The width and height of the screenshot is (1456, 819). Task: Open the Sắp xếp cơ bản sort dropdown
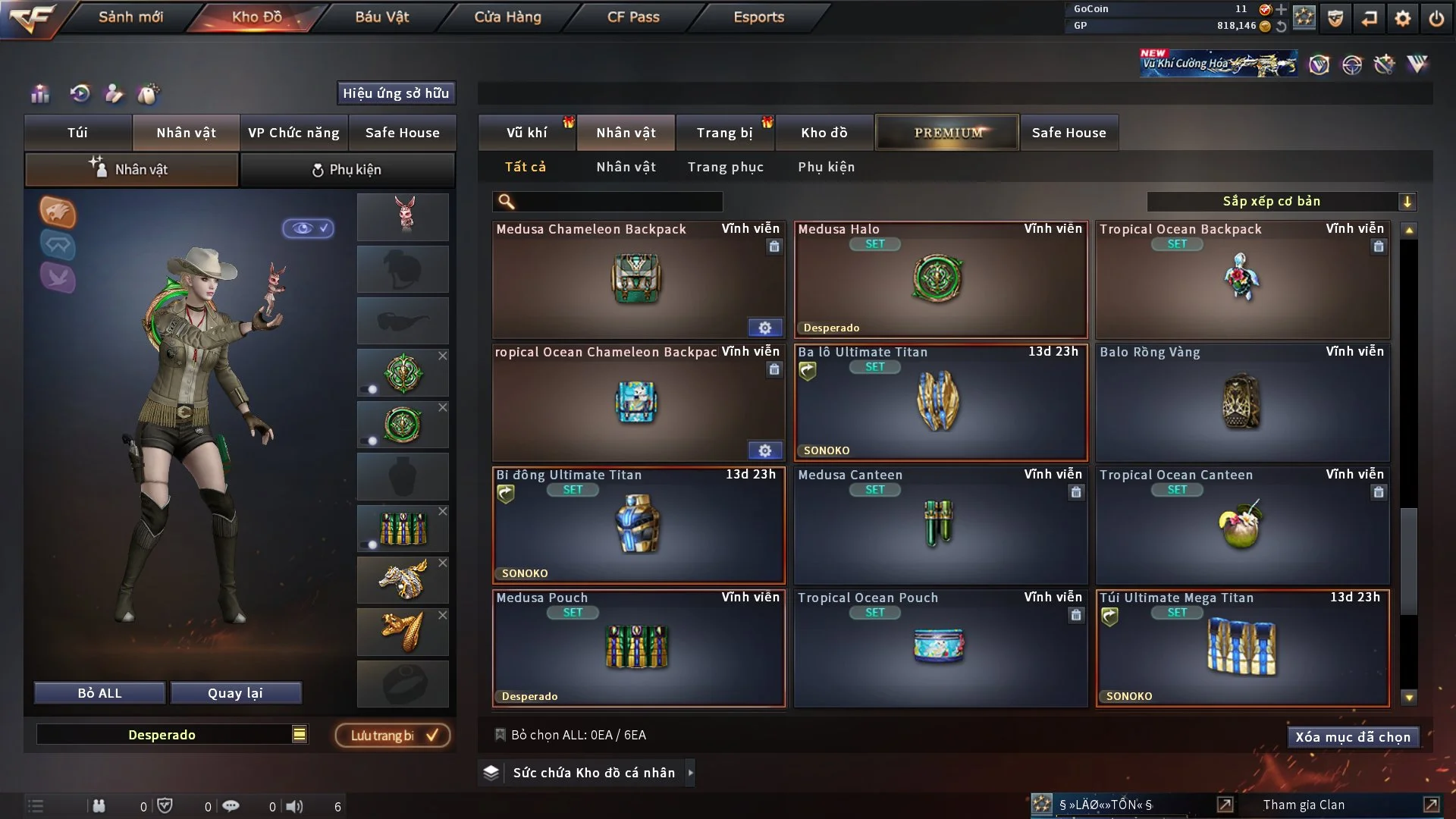1281,202
